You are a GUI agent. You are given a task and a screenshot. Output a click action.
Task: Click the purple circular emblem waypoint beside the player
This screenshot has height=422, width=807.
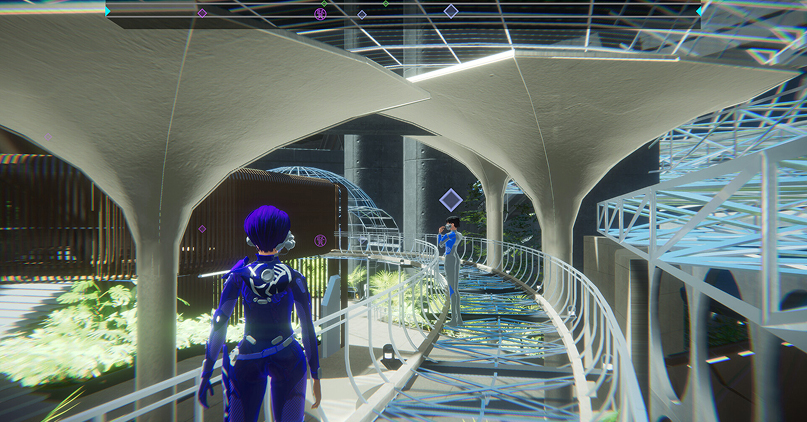320,240
